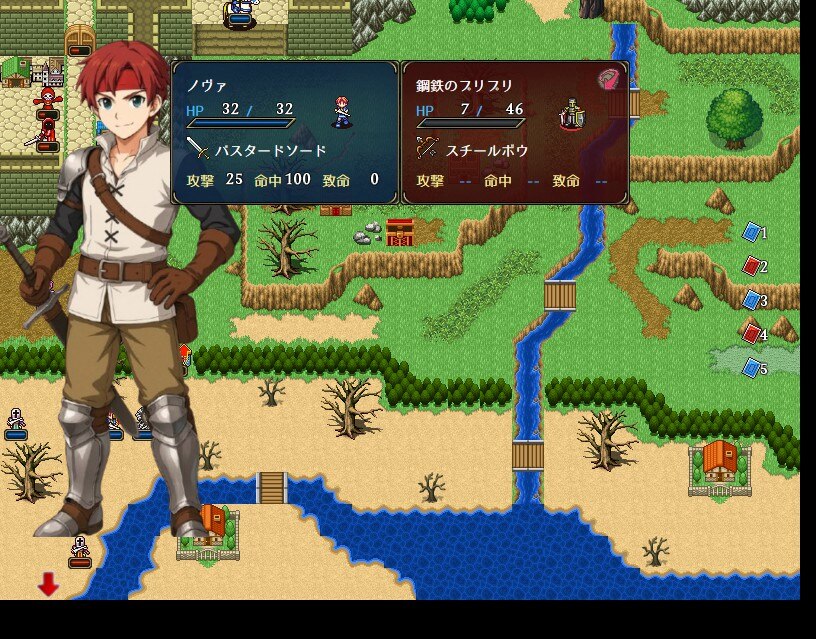This screenshot has width=816, height=639.
Task: Click the blue card marker numbered 5
Action: [752, 368]
